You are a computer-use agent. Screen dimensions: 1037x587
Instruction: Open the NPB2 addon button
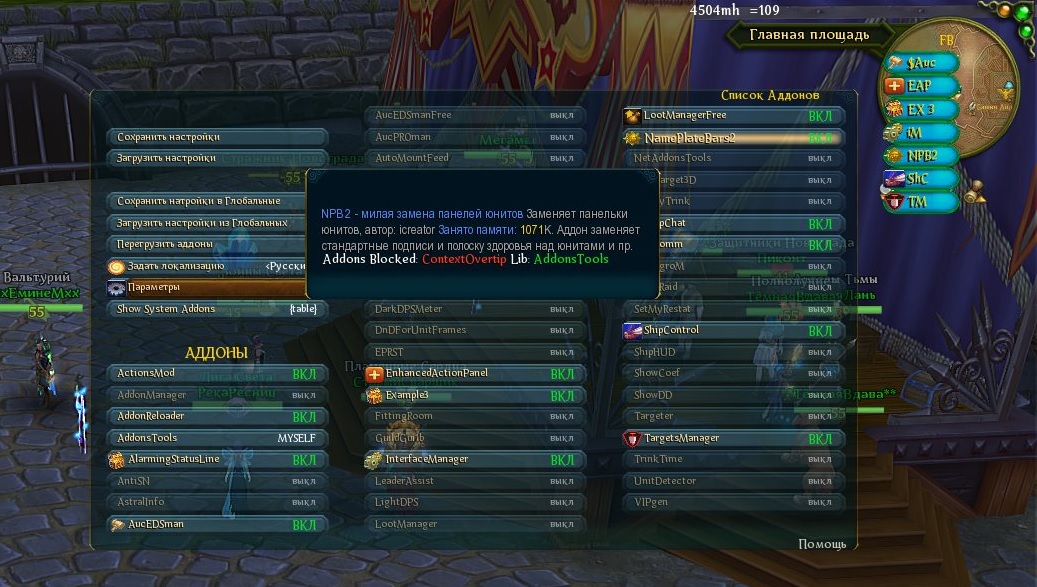tap(921, 155)
